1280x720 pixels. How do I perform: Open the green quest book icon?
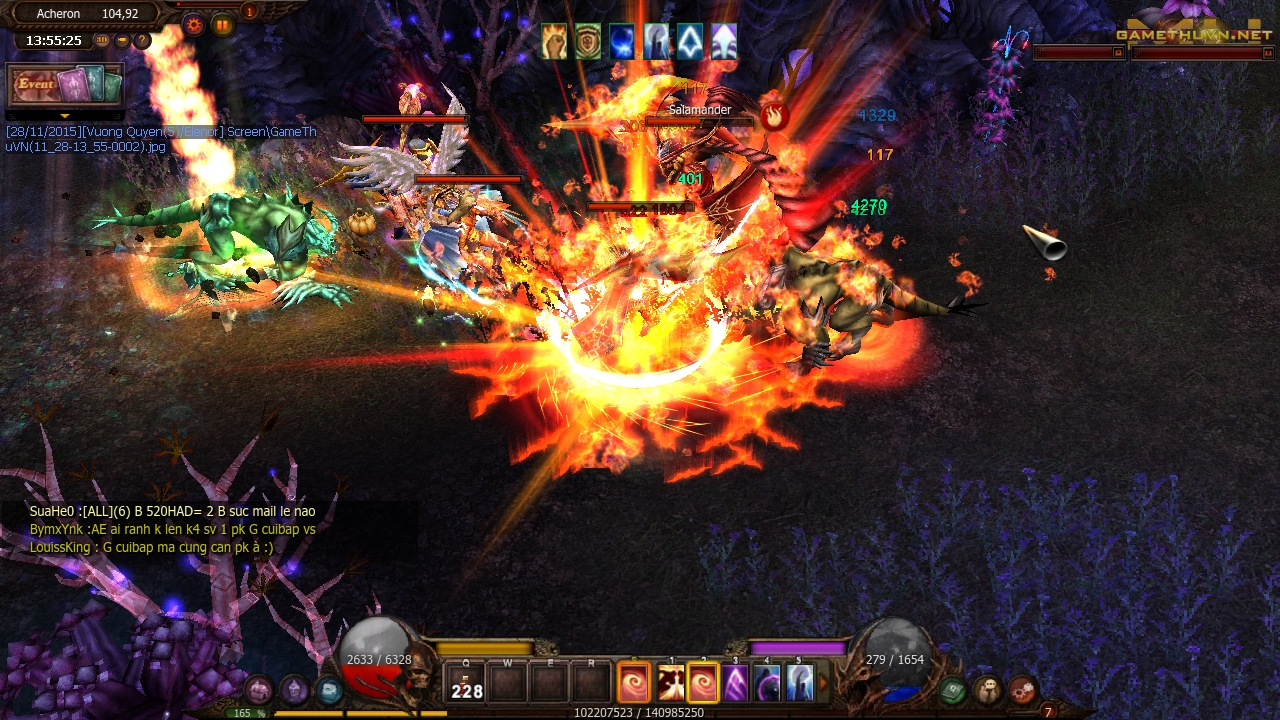(951, 692)
